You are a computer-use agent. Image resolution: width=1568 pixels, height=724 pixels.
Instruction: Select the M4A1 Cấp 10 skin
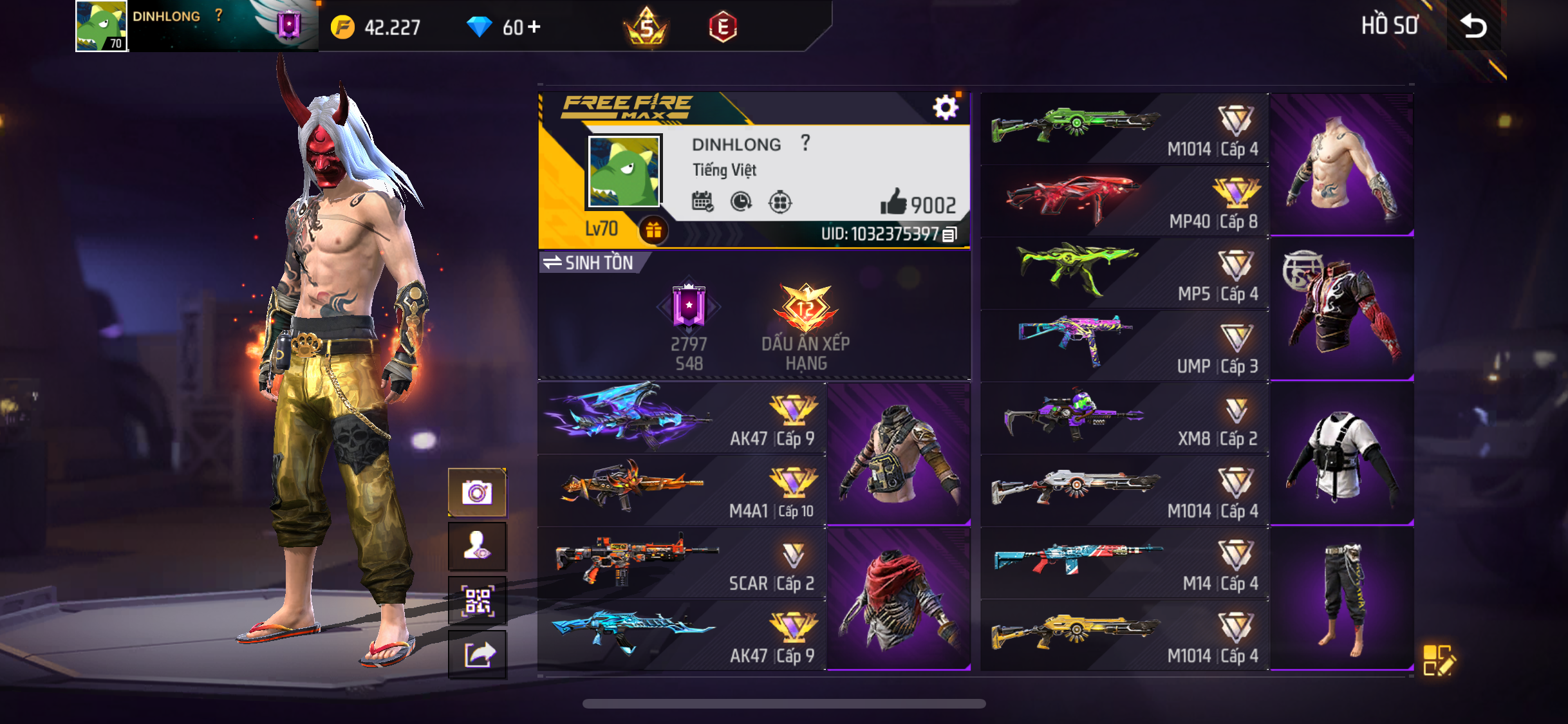pyautogui.click(x=682, y=490)
